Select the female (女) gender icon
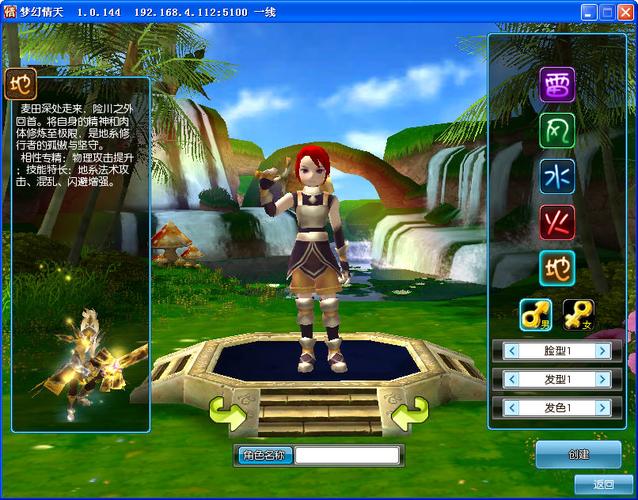 pyautogui.click(x=578, y=315)
